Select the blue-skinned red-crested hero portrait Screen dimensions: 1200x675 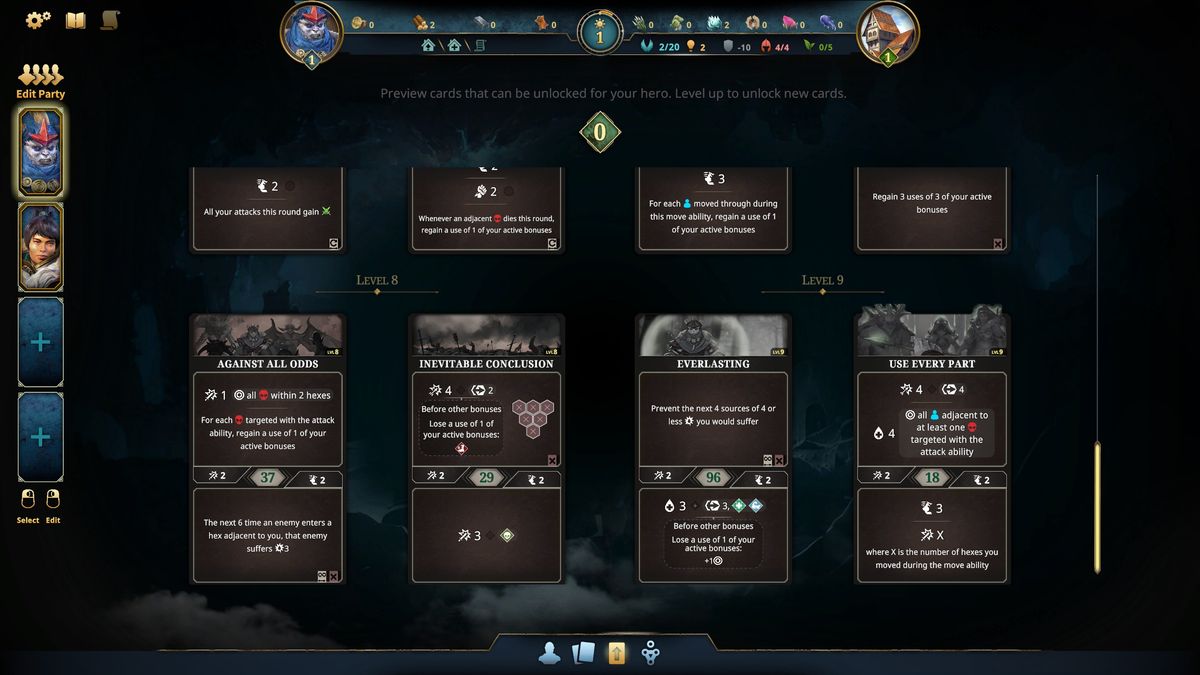(x=41, y=152)
